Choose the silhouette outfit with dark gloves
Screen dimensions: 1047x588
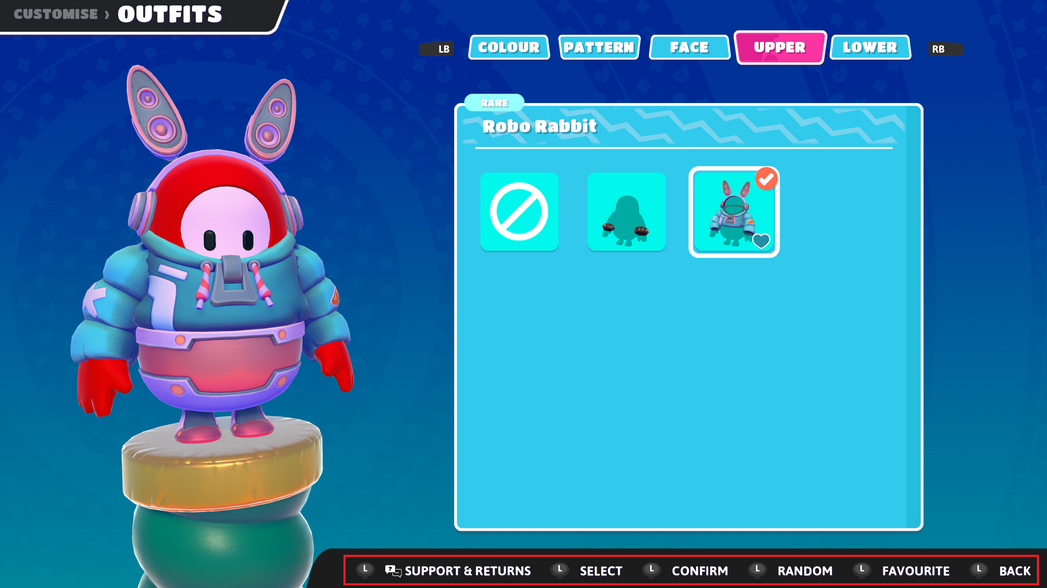click(626, 211)
